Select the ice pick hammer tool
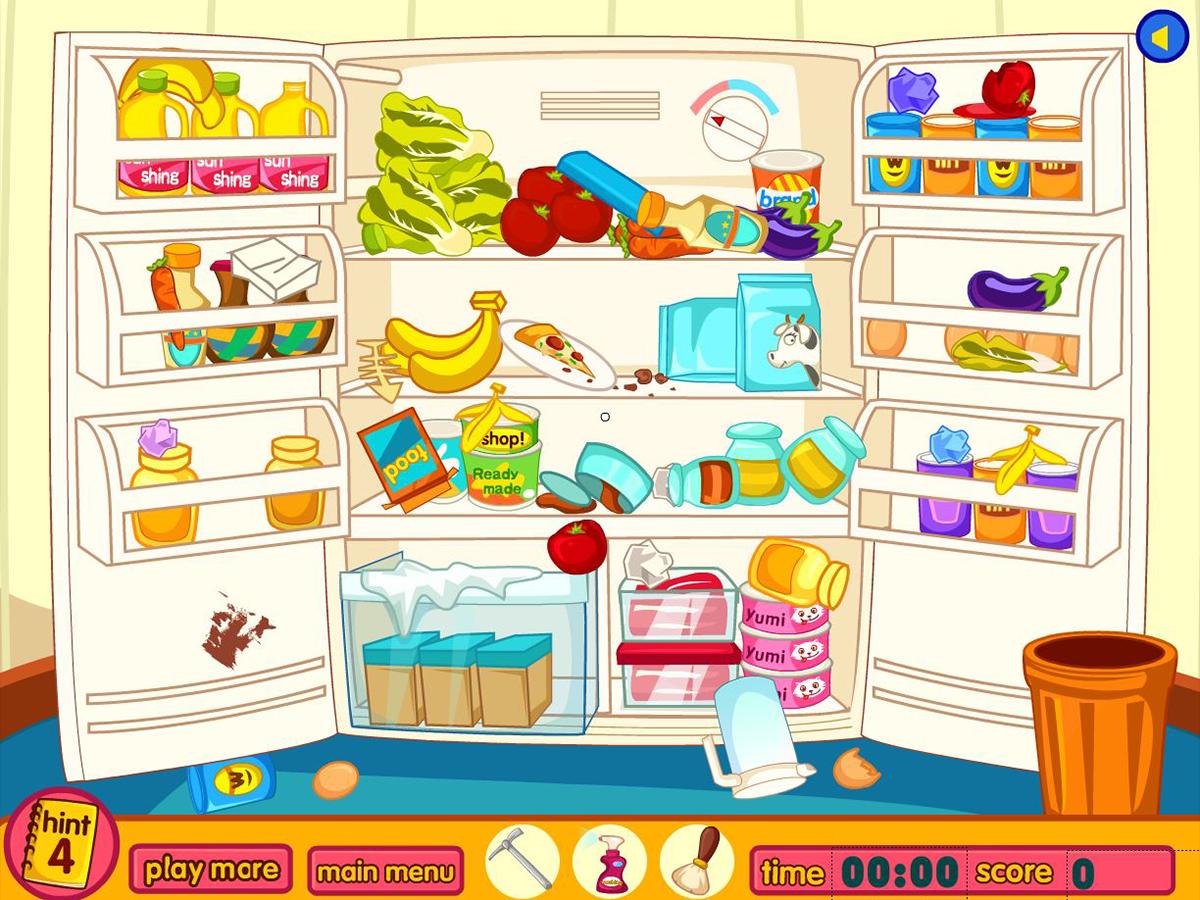This screenshot has width=1200, height=900. point(522,858)
